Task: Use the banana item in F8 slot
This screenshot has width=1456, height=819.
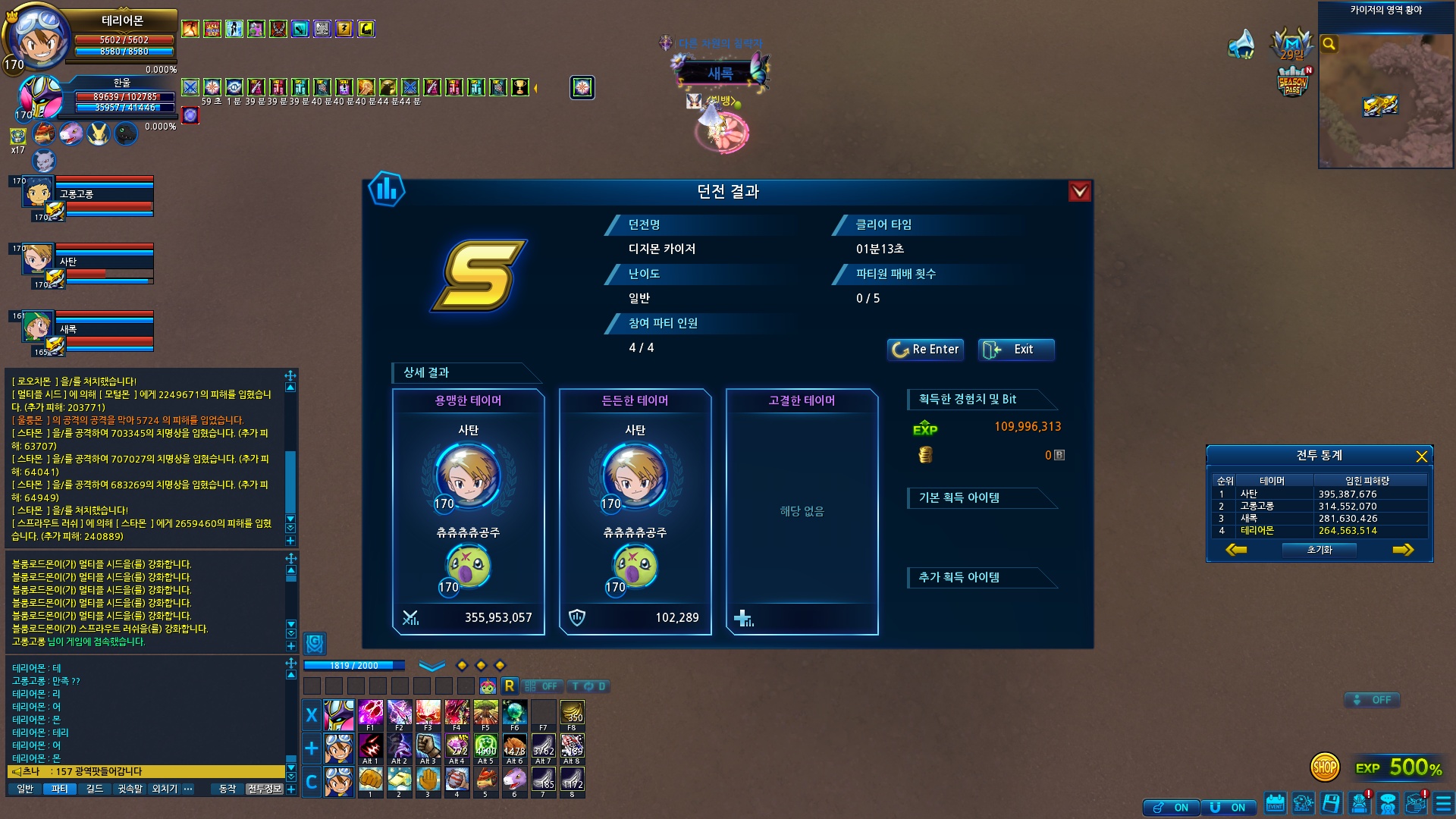Action: click(x=572, y=714)
